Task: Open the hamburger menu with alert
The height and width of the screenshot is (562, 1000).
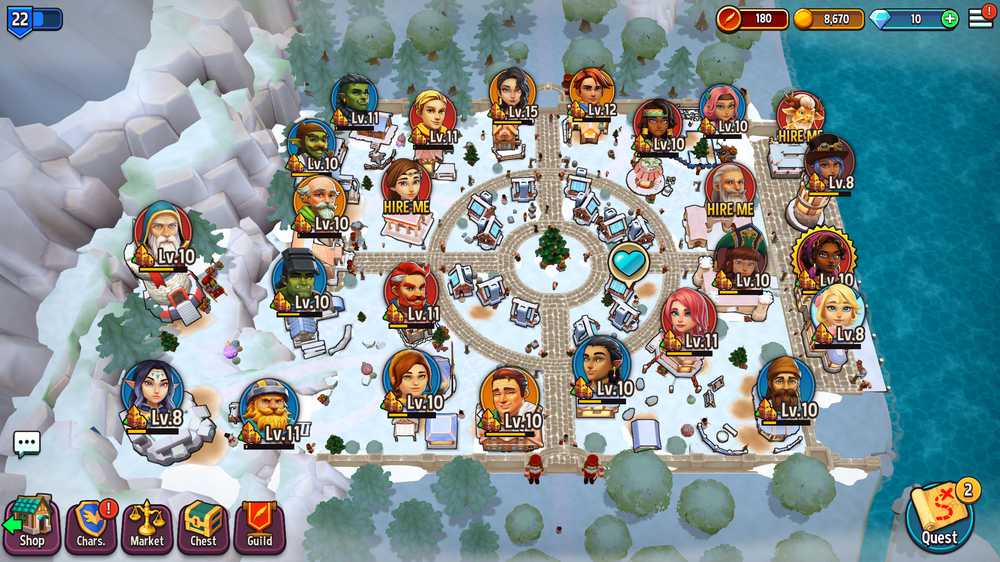Action: [x=981, y=17]
